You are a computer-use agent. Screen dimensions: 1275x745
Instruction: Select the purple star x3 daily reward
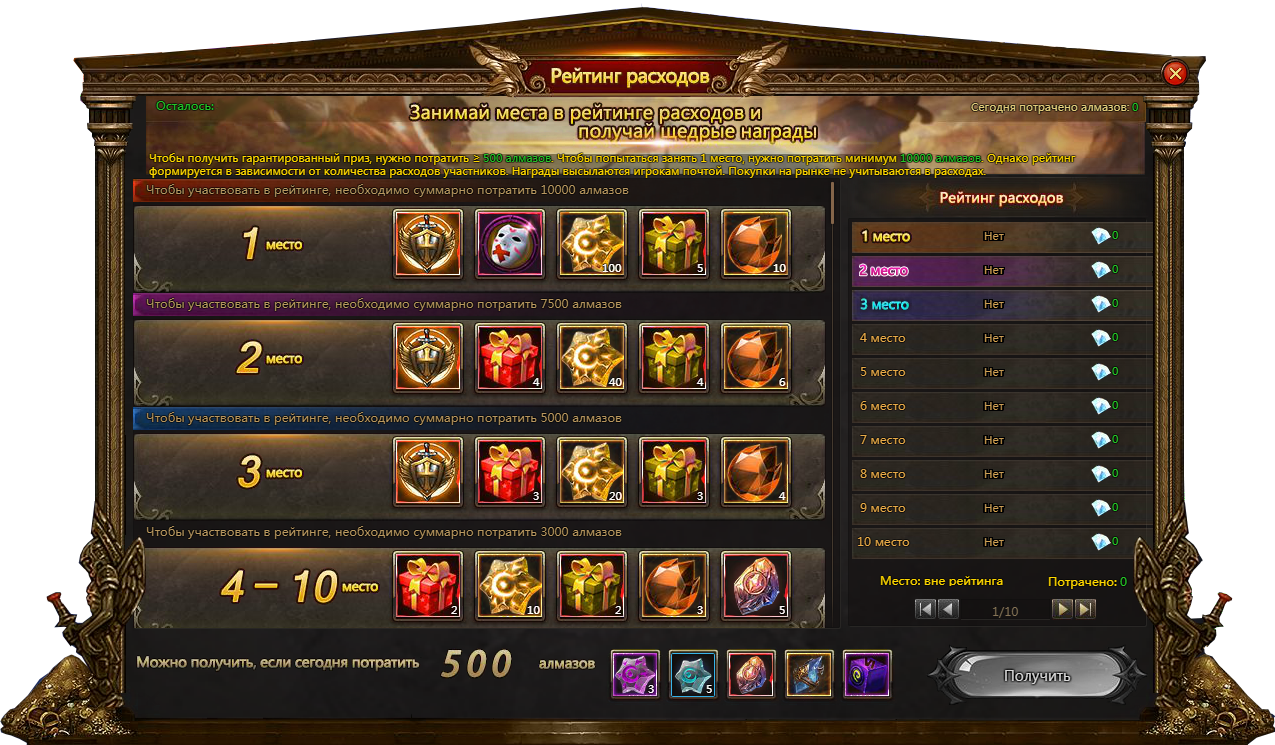pyautogui.click(x=635, y=674)
